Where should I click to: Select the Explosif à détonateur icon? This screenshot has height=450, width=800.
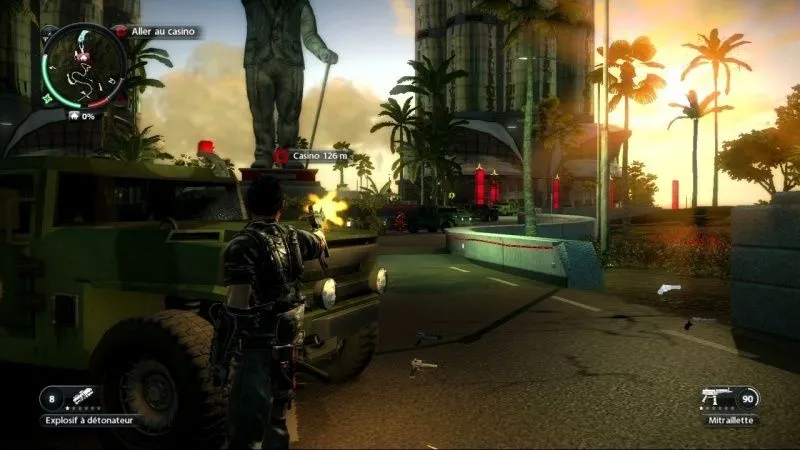click(82, 399)
